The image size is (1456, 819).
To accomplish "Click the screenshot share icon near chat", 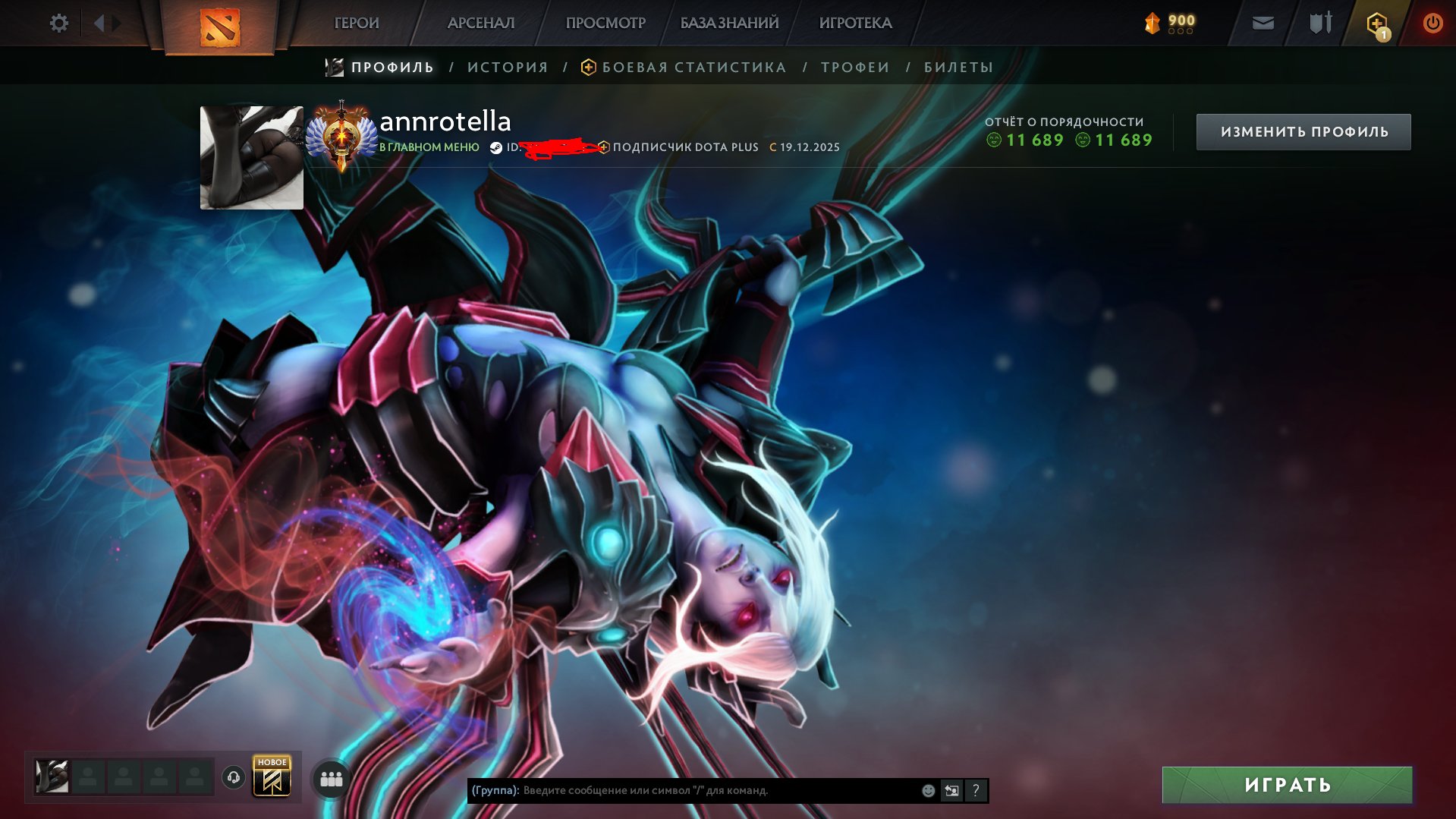I will [x=951, y=790].
